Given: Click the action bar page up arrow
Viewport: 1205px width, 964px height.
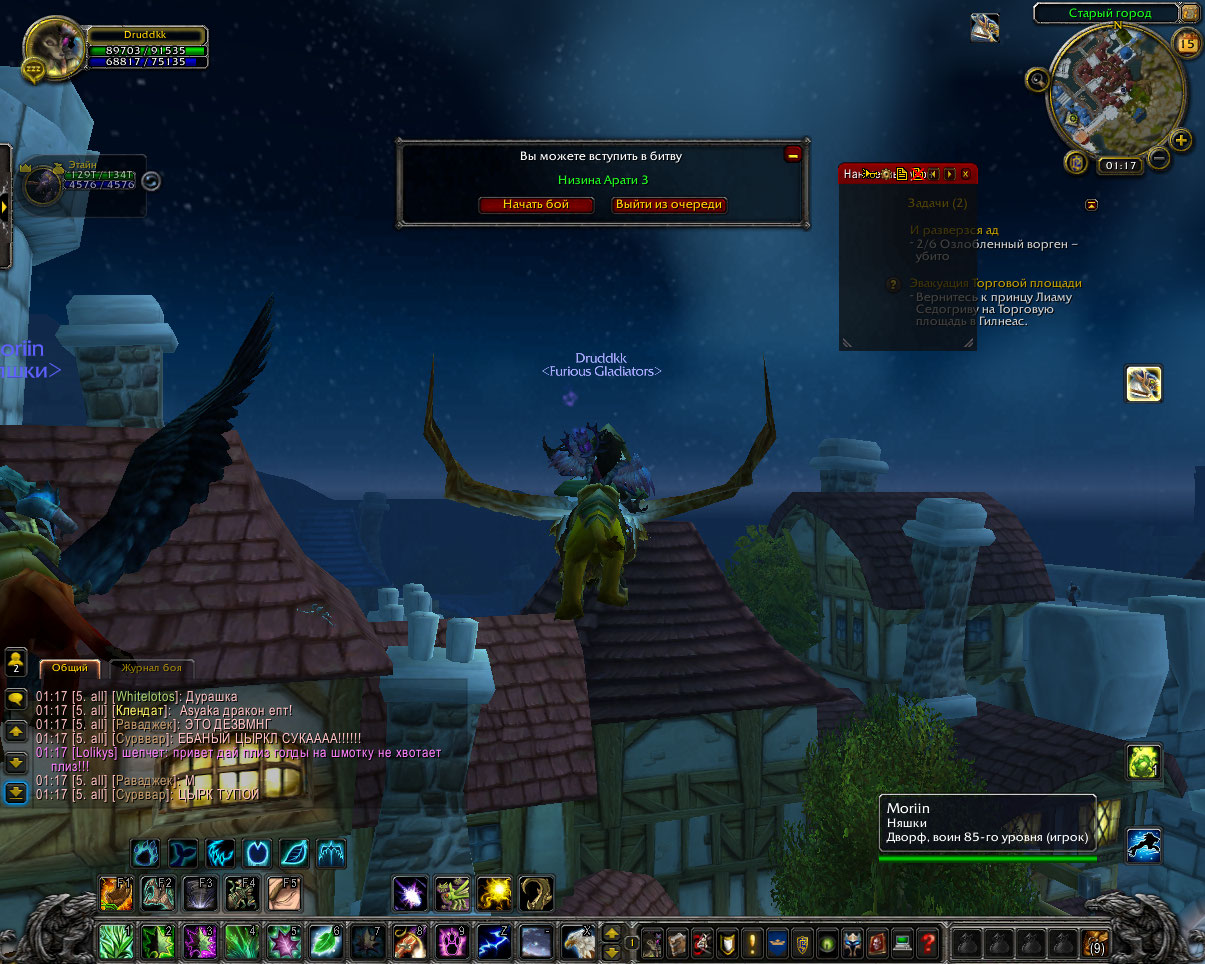Looking at the screenshot, I should (610, 931).
